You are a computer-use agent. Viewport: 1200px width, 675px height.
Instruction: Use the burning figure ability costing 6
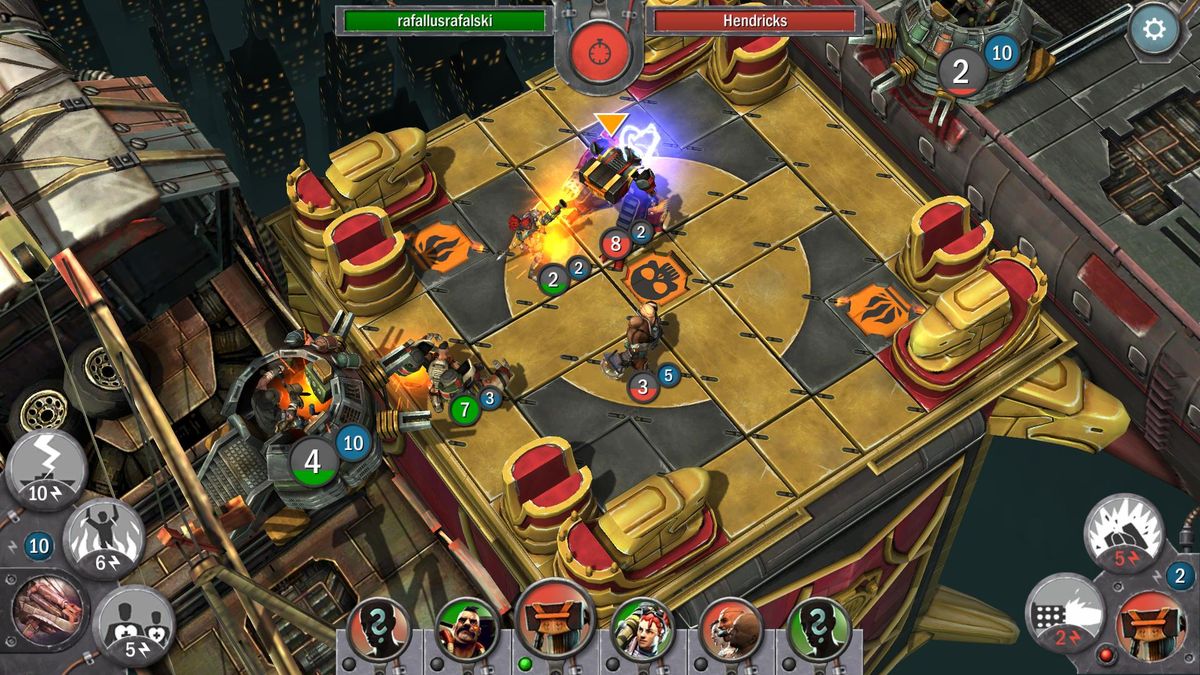104,538
